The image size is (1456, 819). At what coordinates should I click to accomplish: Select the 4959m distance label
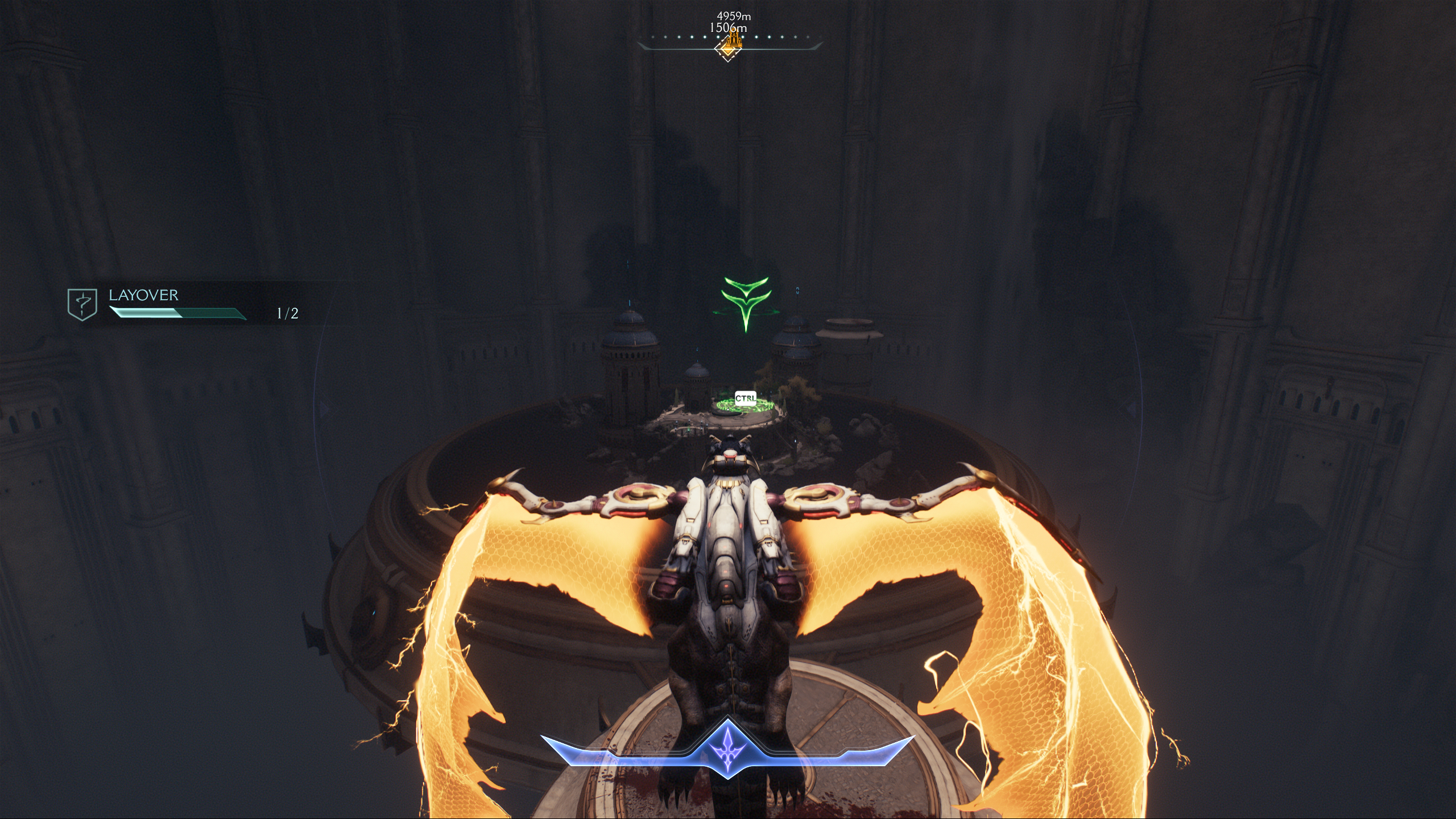coord(734,16)
